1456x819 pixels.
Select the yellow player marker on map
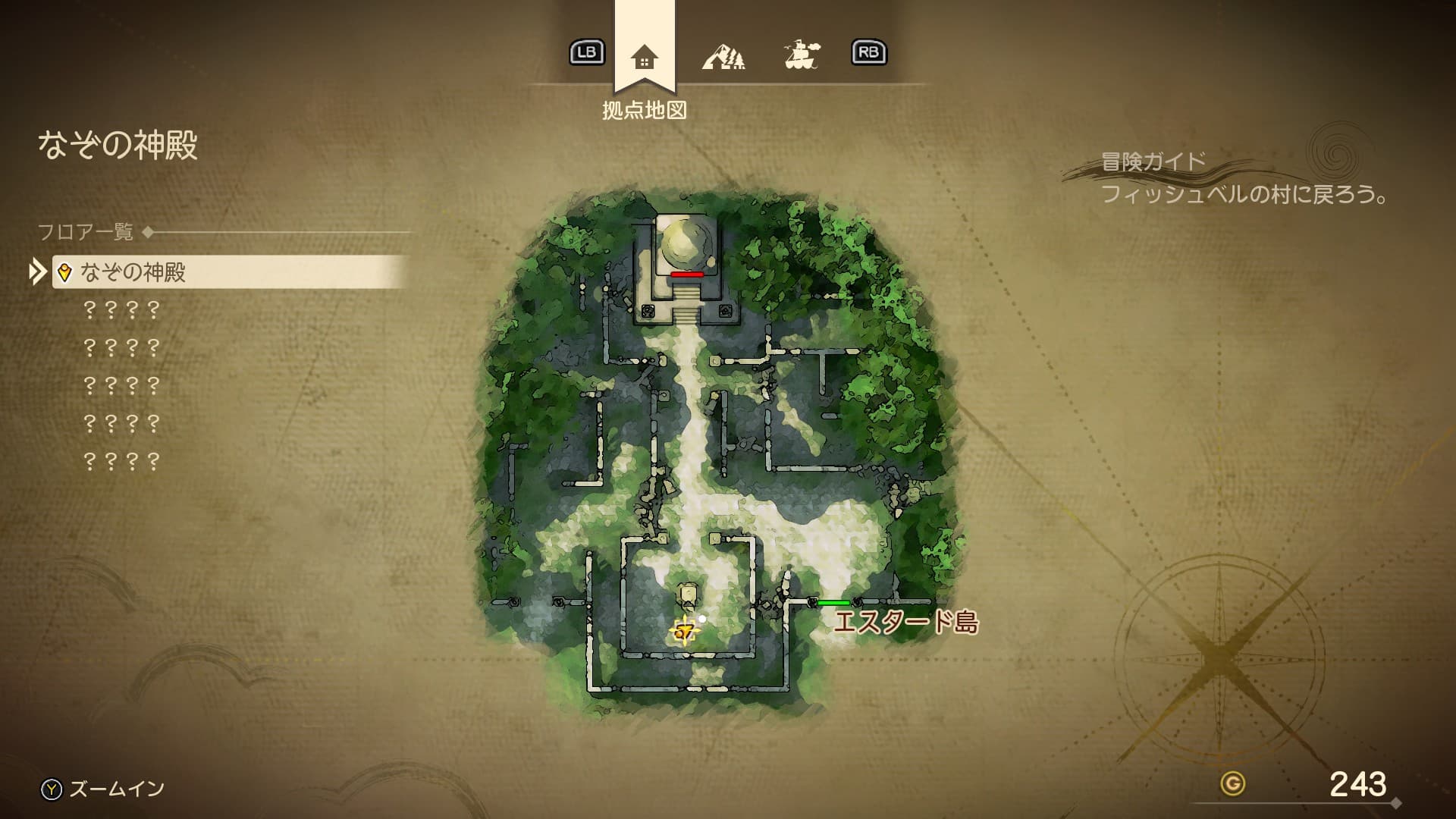684,631
